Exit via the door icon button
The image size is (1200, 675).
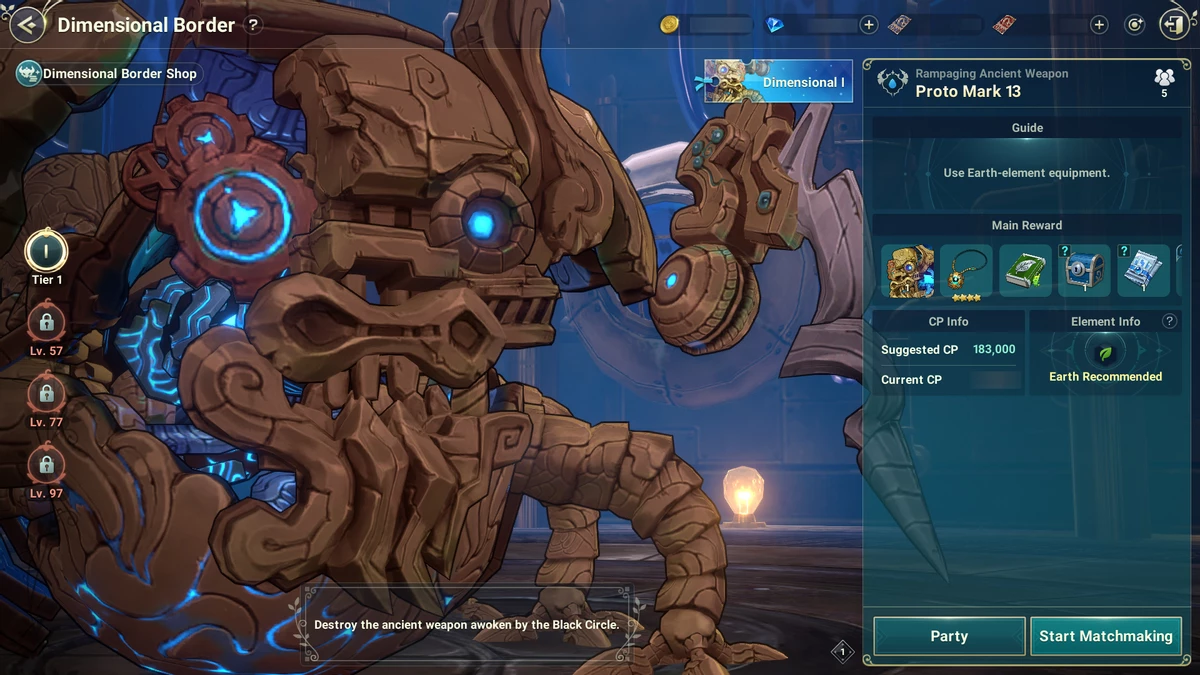(x=1173, y=25)
